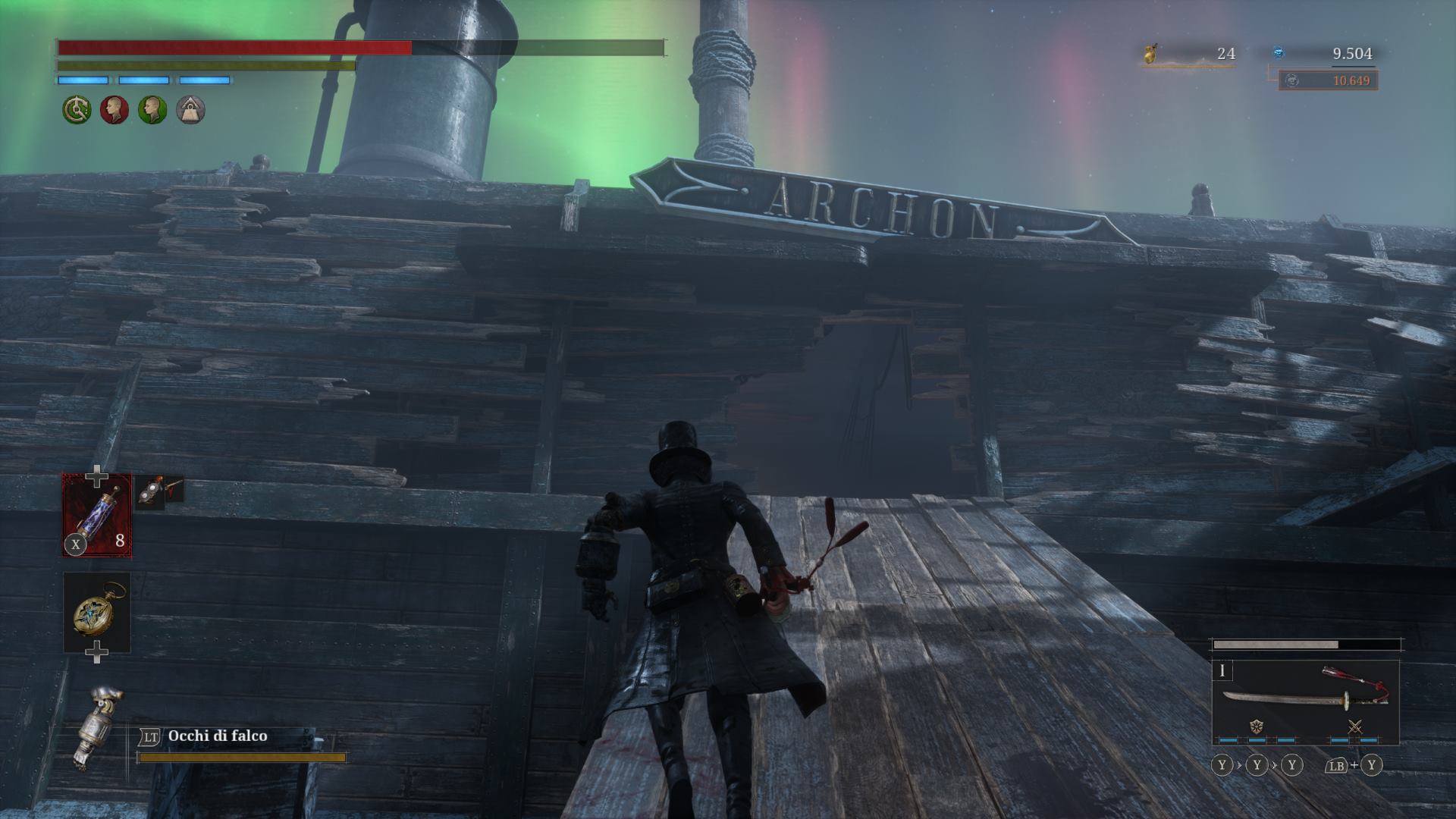Select the Pulse Cell item slot
This screenshot has height=819, width=1456.
pos(96,515)
